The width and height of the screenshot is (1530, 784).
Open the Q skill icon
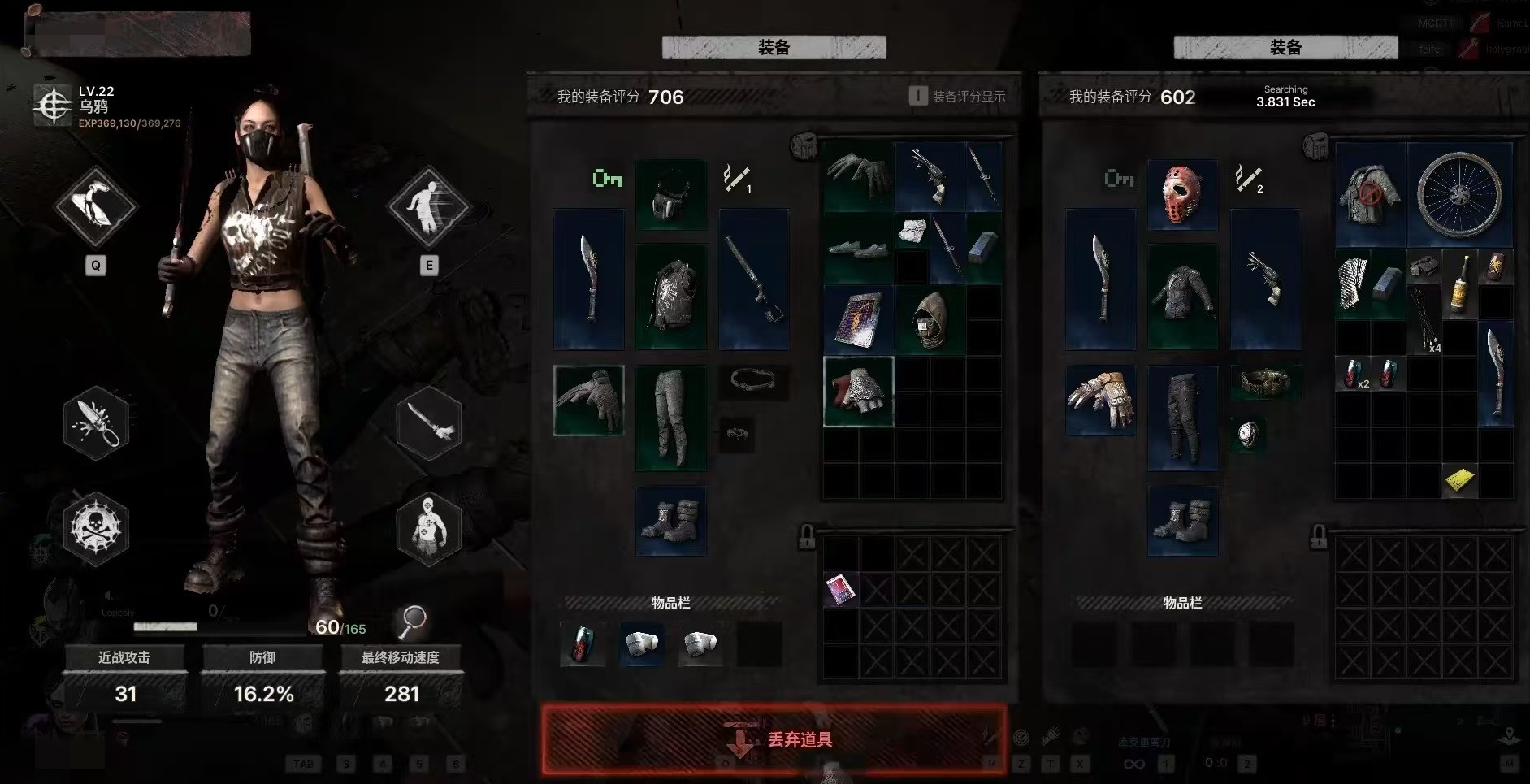coord(95,206)
